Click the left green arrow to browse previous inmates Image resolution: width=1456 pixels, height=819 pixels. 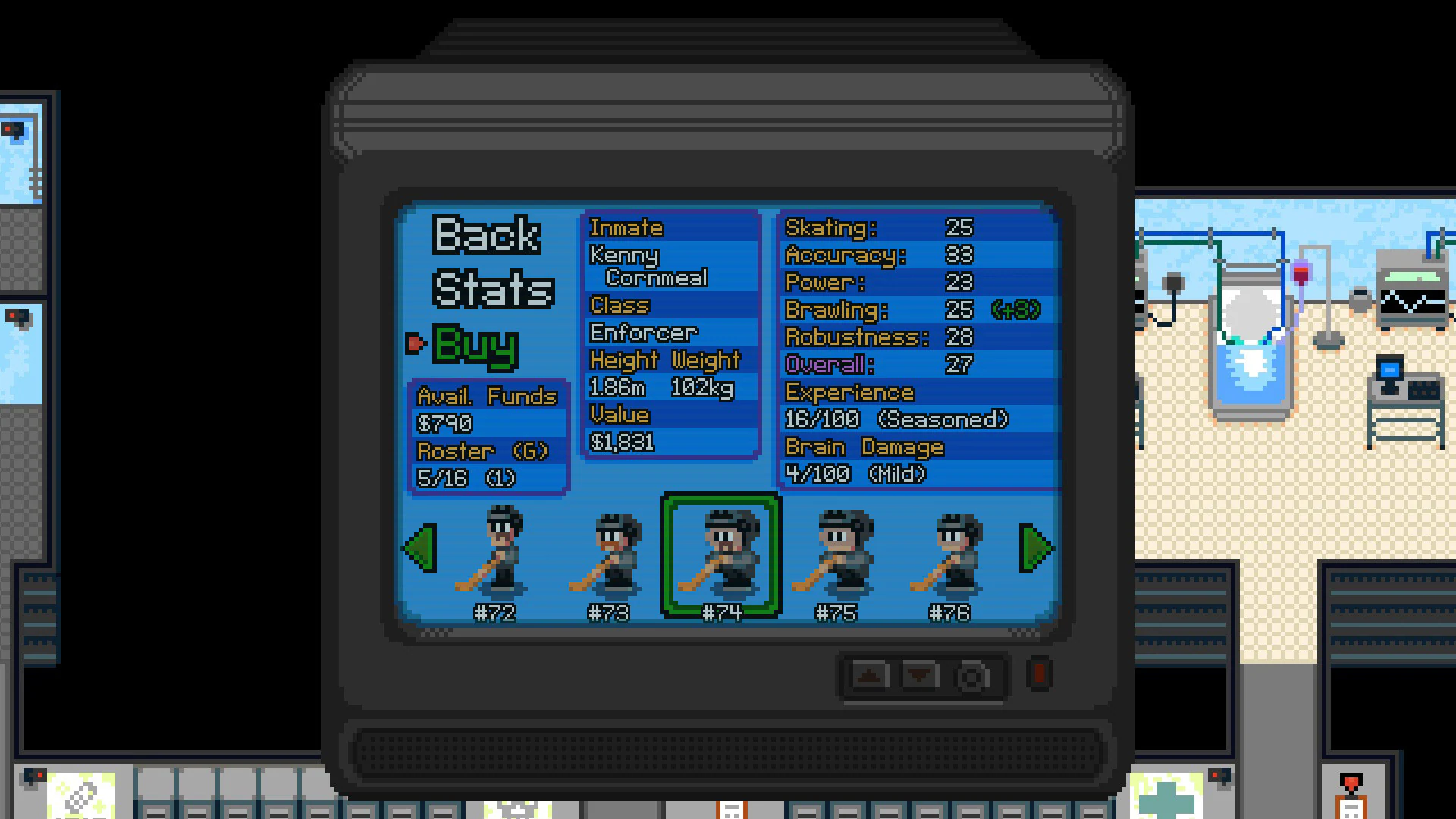[420, 548]
